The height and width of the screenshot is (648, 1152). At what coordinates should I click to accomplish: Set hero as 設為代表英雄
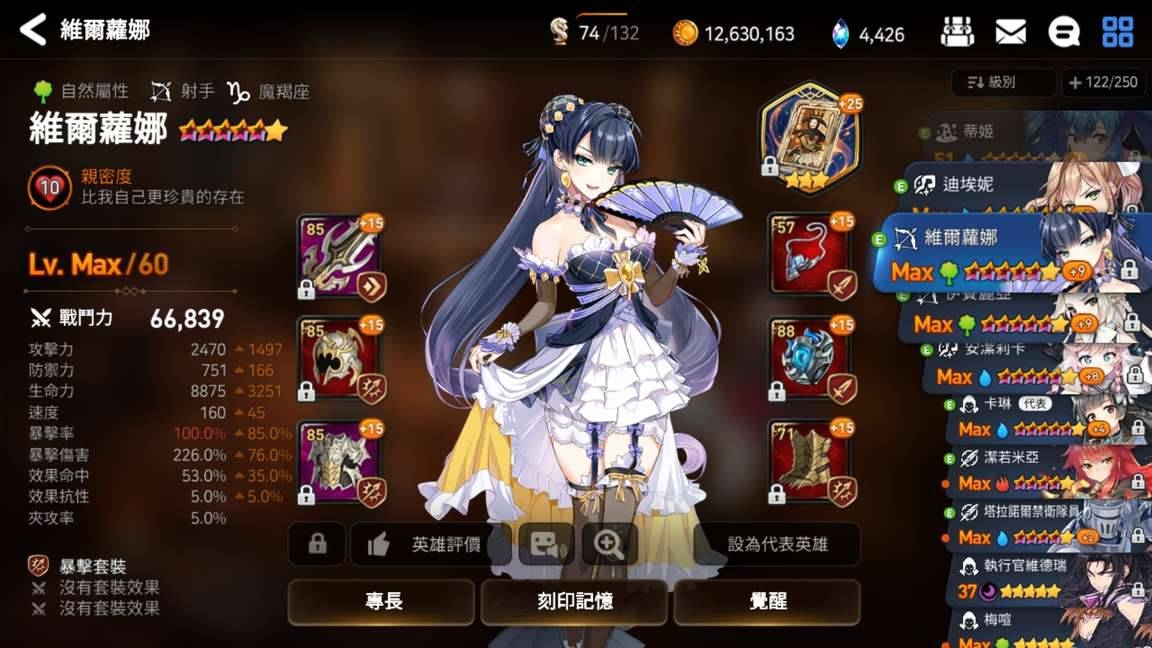(x=777, y=544)
